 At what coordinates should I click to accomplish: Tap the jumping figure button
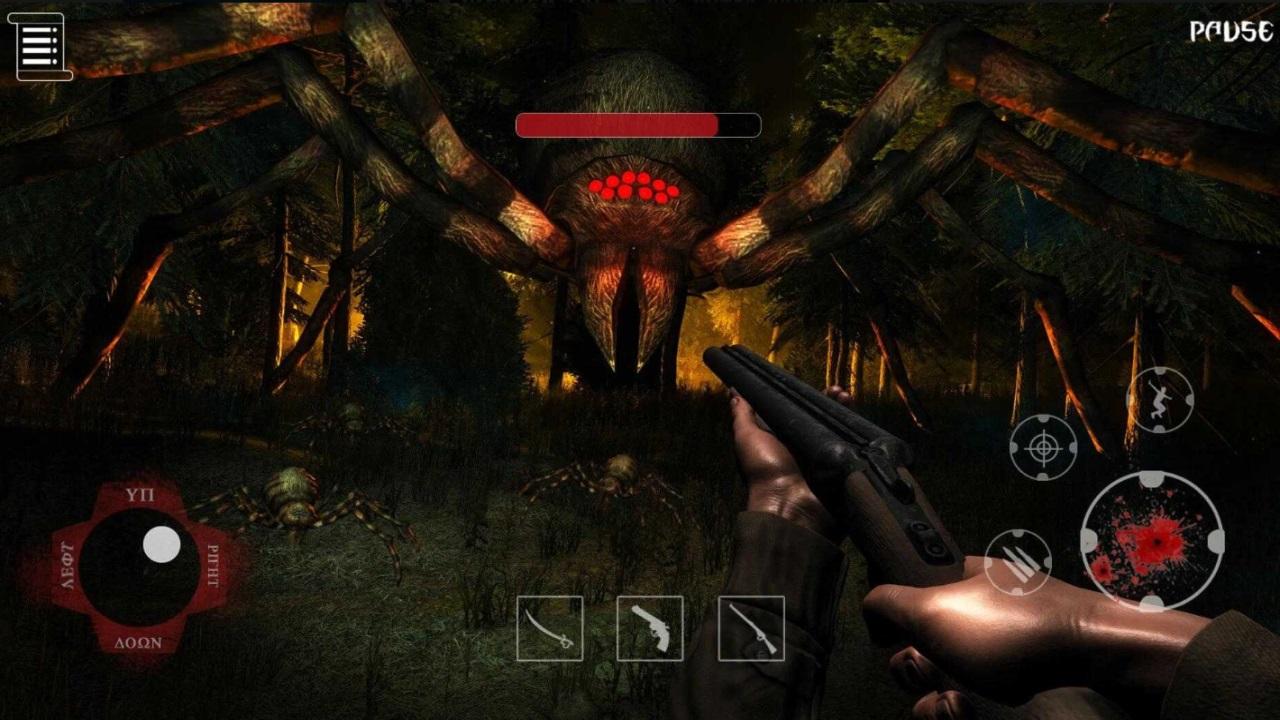1160,400
